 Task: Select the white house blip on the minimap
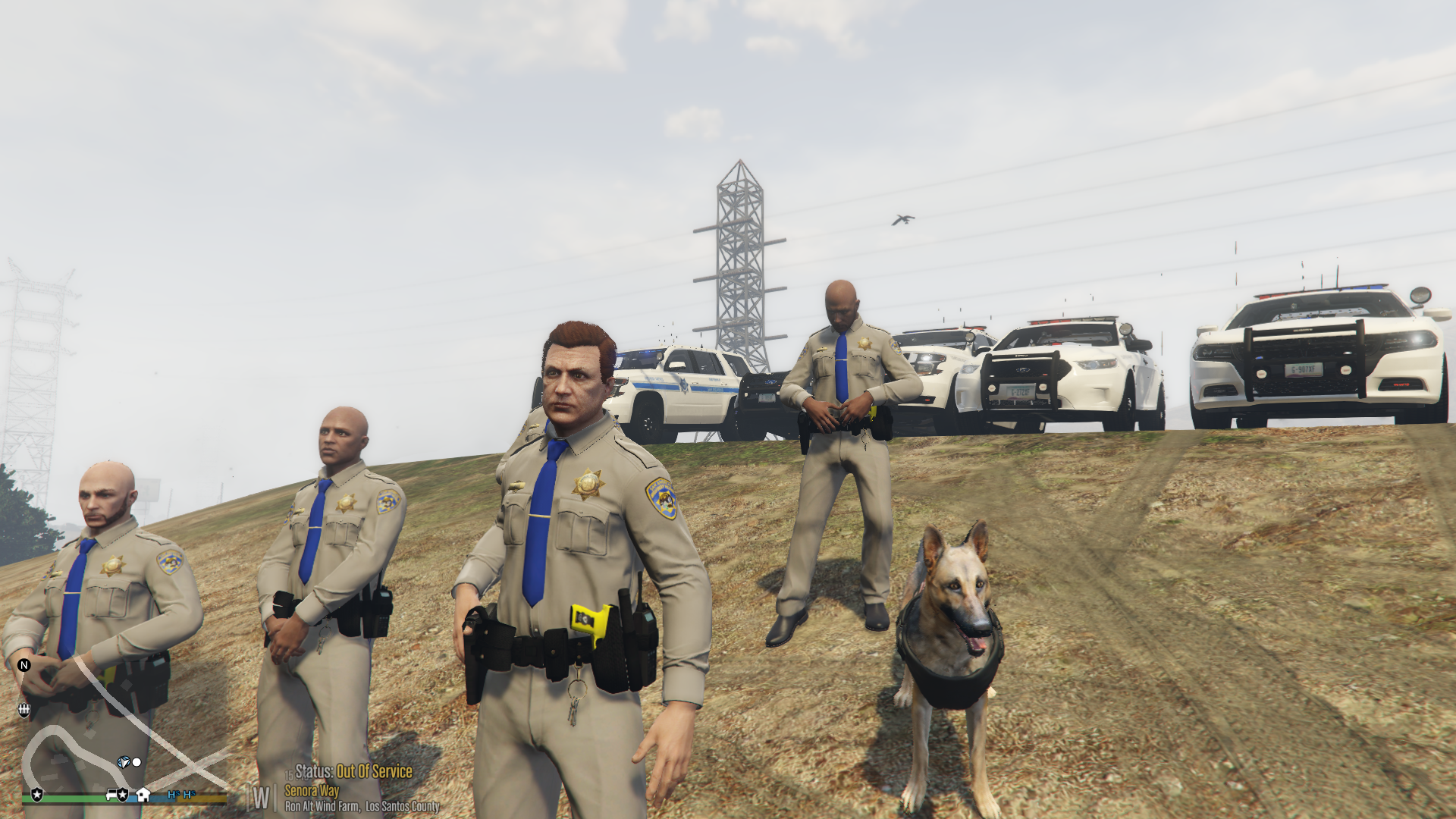pos(143,795)
